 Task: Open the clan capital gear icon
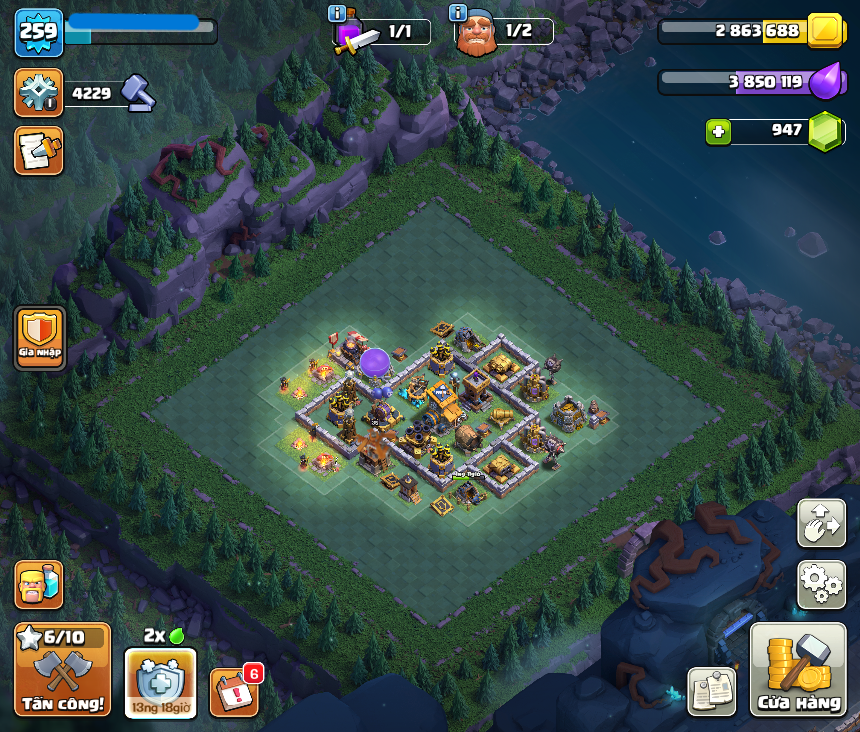point(39,93)
